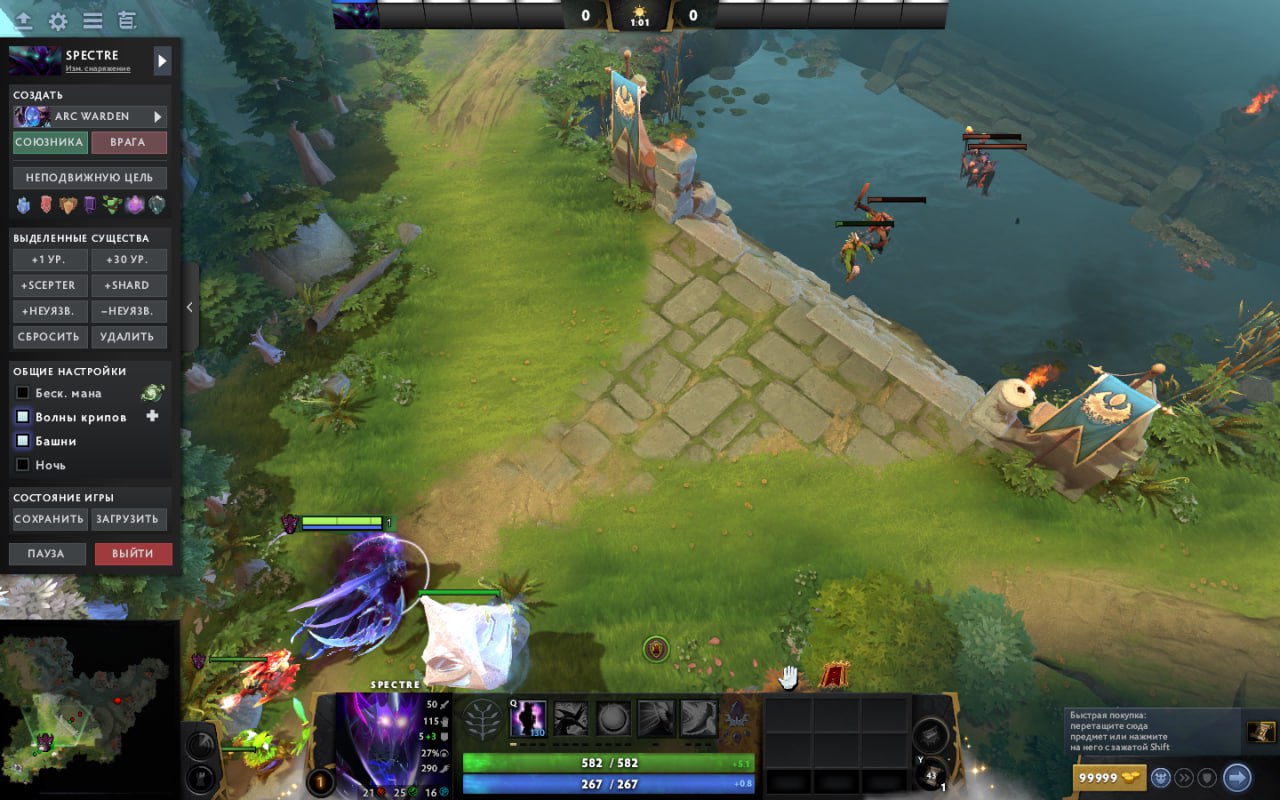Viewport: 1280px width, 800px height.
Task: Spawn Arc Warden as an ally (Союзника)
Action: click(x=50, y=142)
